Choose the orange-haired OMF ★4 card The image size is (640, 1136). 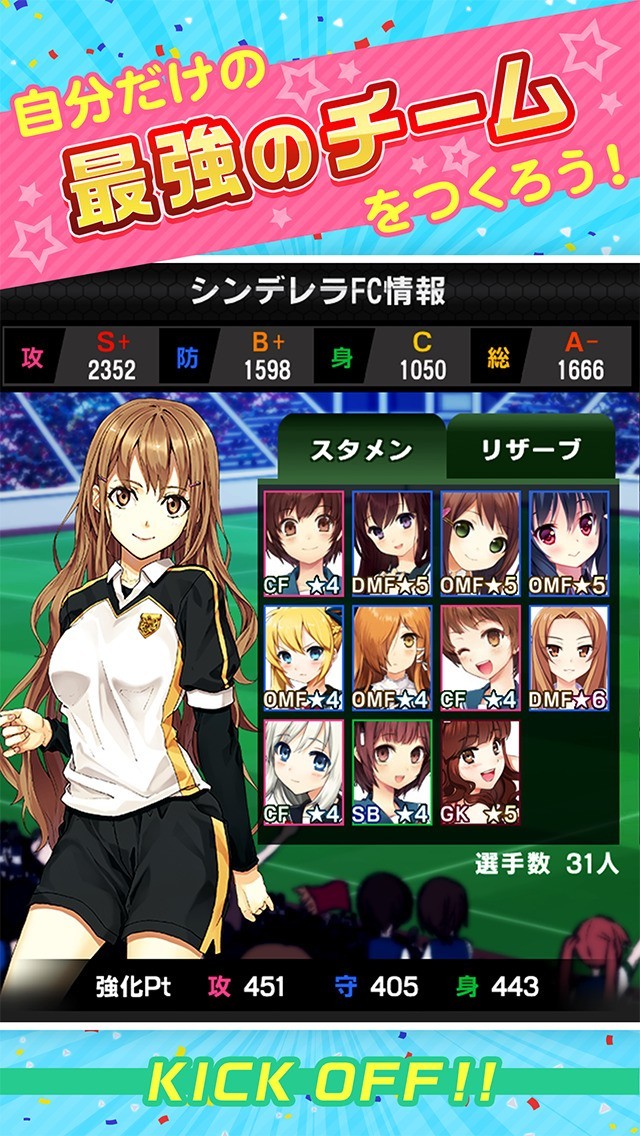(x=392, y=658)
